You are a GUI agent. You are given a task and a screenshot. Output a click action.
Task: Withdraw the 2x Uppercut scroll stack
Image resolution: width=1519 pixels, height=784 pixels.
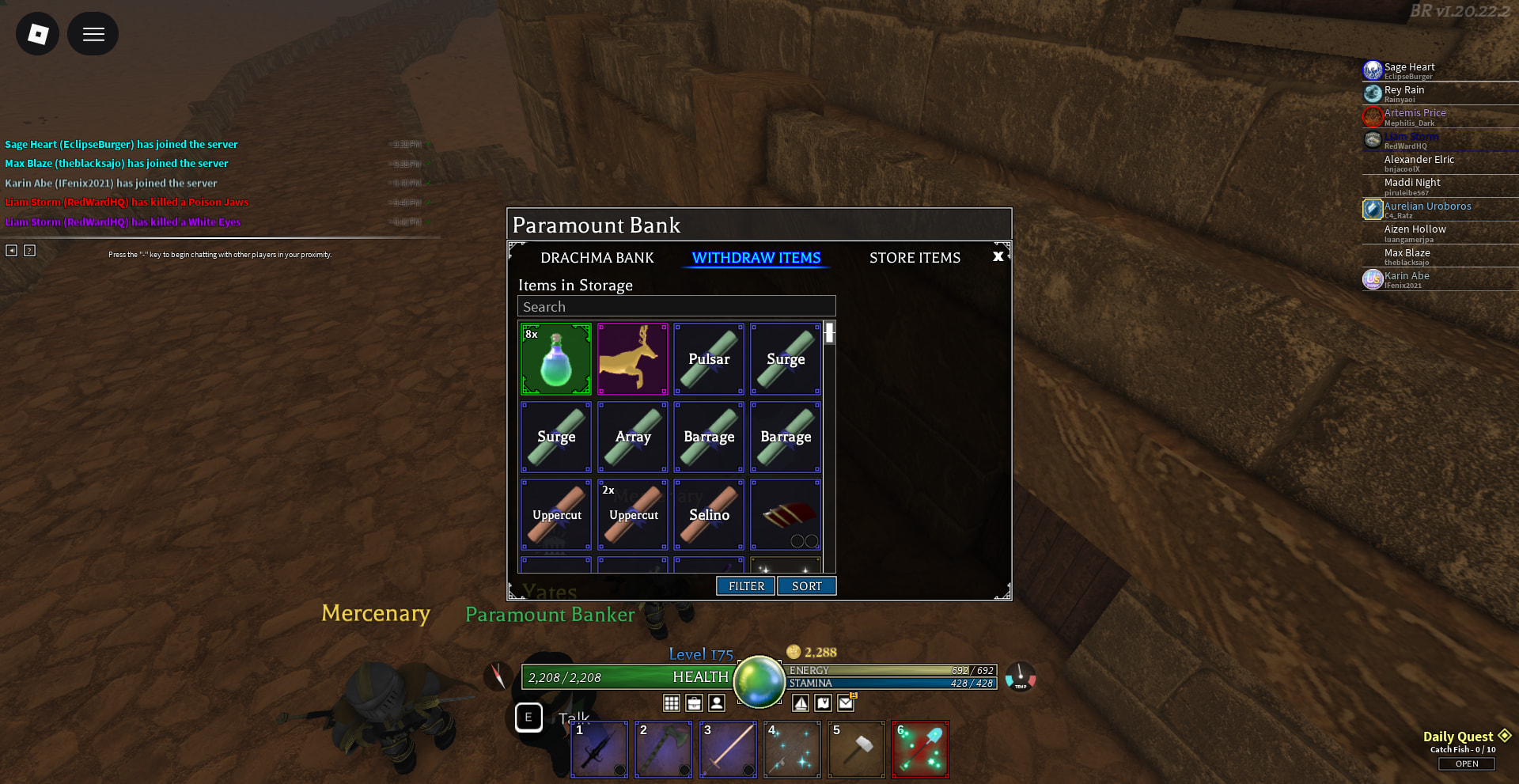(633, 515)
